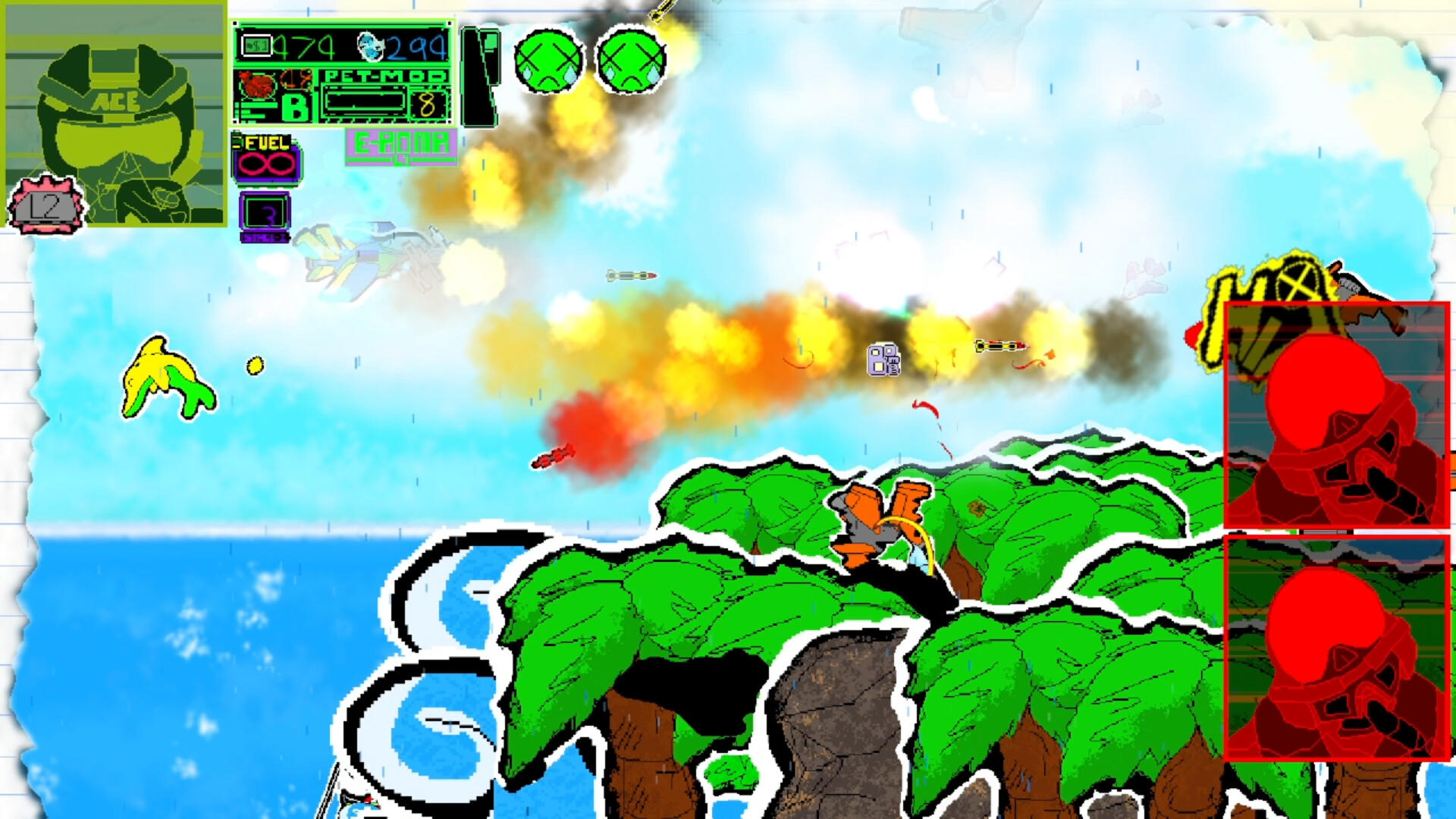Expand the purple STAGE-3 monitor panel
Image resolution: width=1456 pixels, height=819 pixels.
265,211
